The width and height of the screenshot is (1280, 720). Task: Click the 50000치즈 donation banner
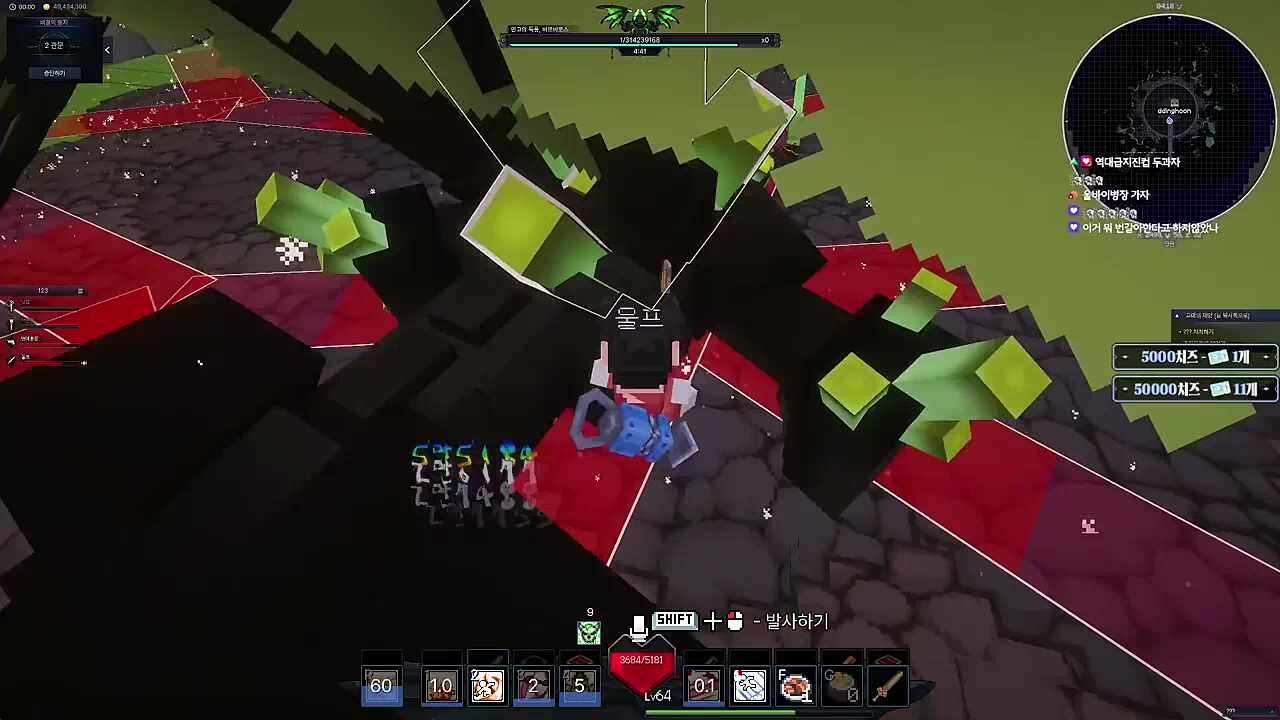point(1195,389)
